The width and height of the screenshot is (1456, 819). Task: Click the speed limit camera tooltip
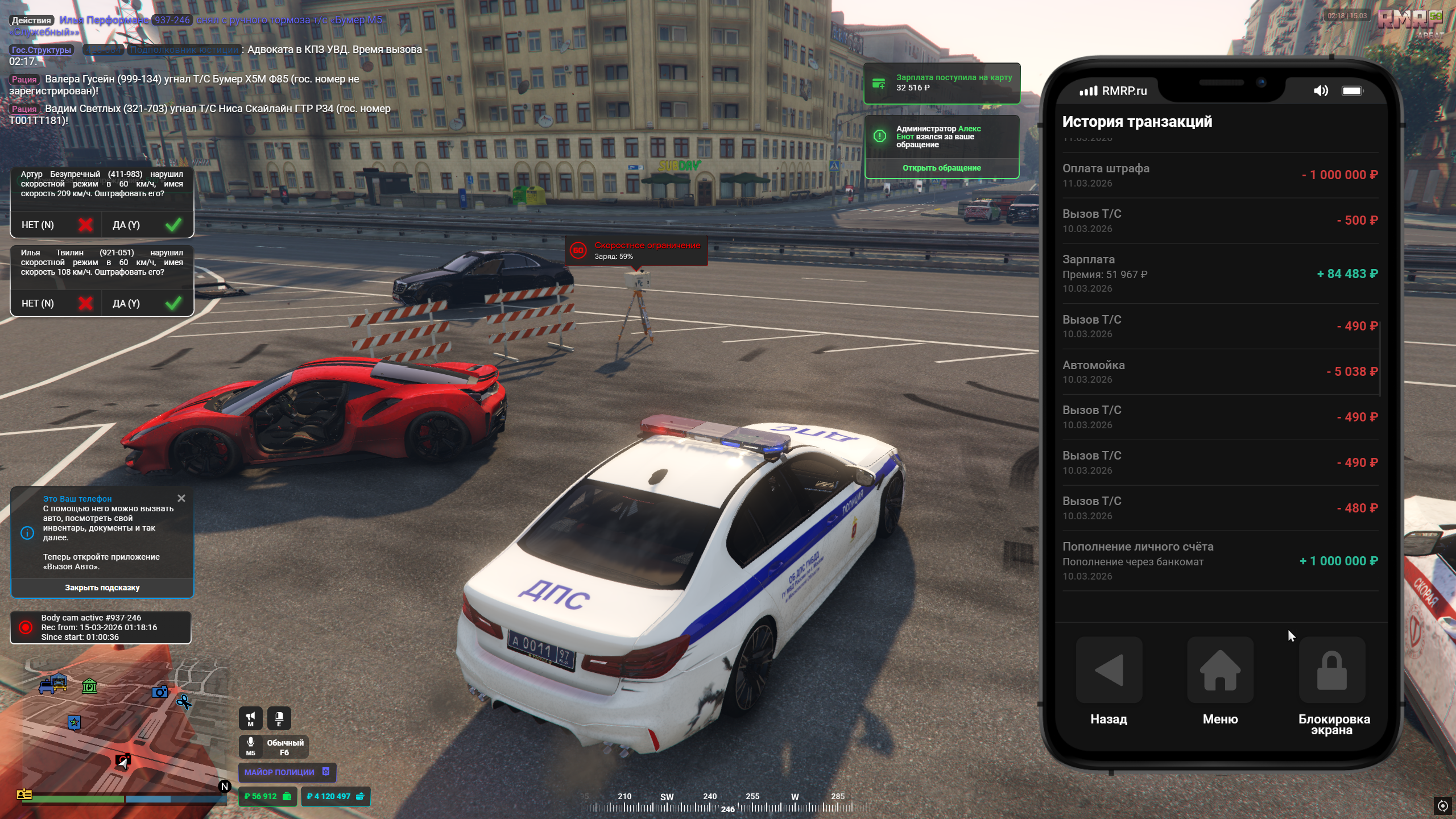point(636,250)
